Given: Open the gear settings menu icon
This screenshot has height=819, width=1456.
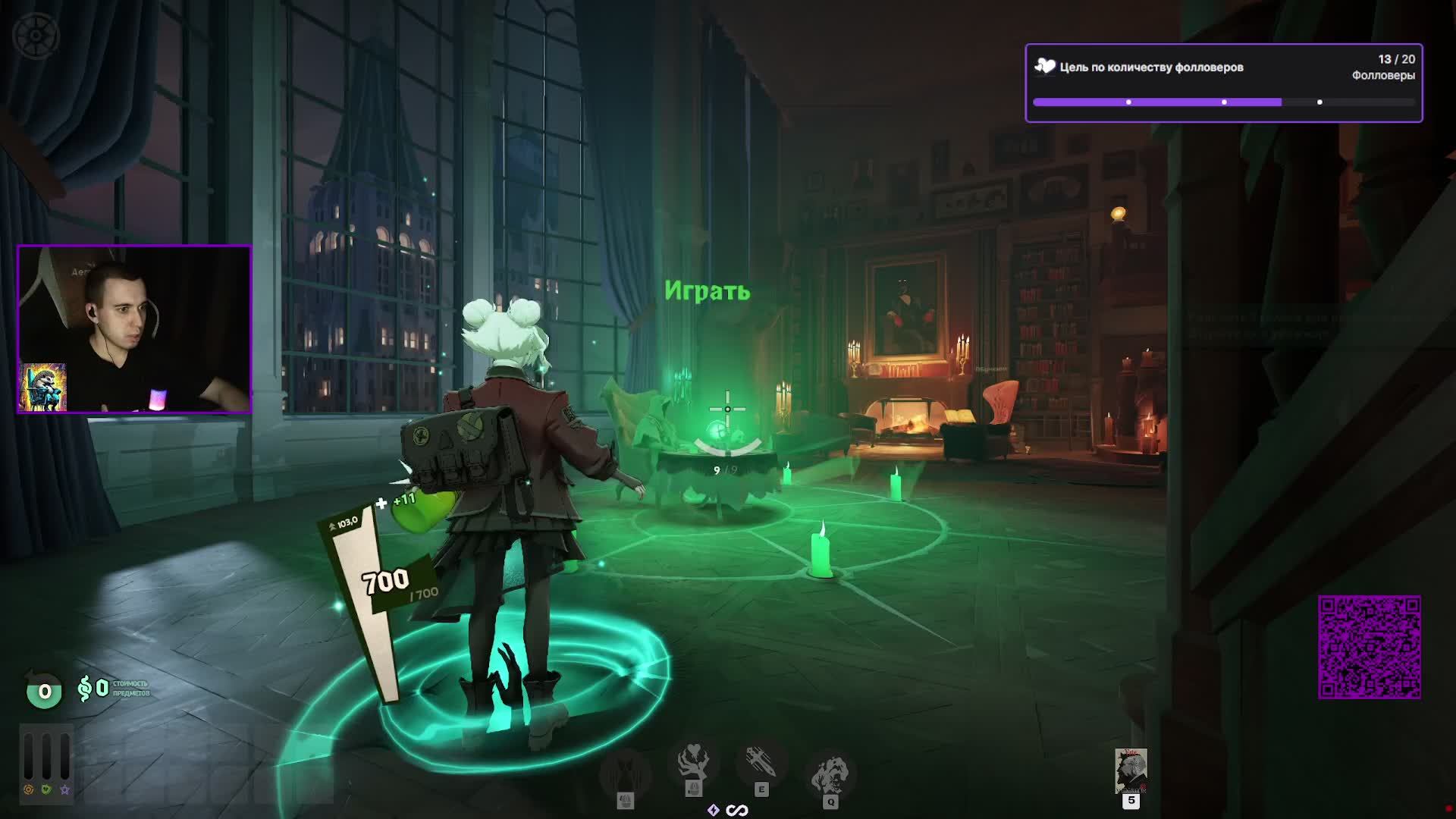Looking at the screenshot, I should pyautogui.click(x=36, y=36).
